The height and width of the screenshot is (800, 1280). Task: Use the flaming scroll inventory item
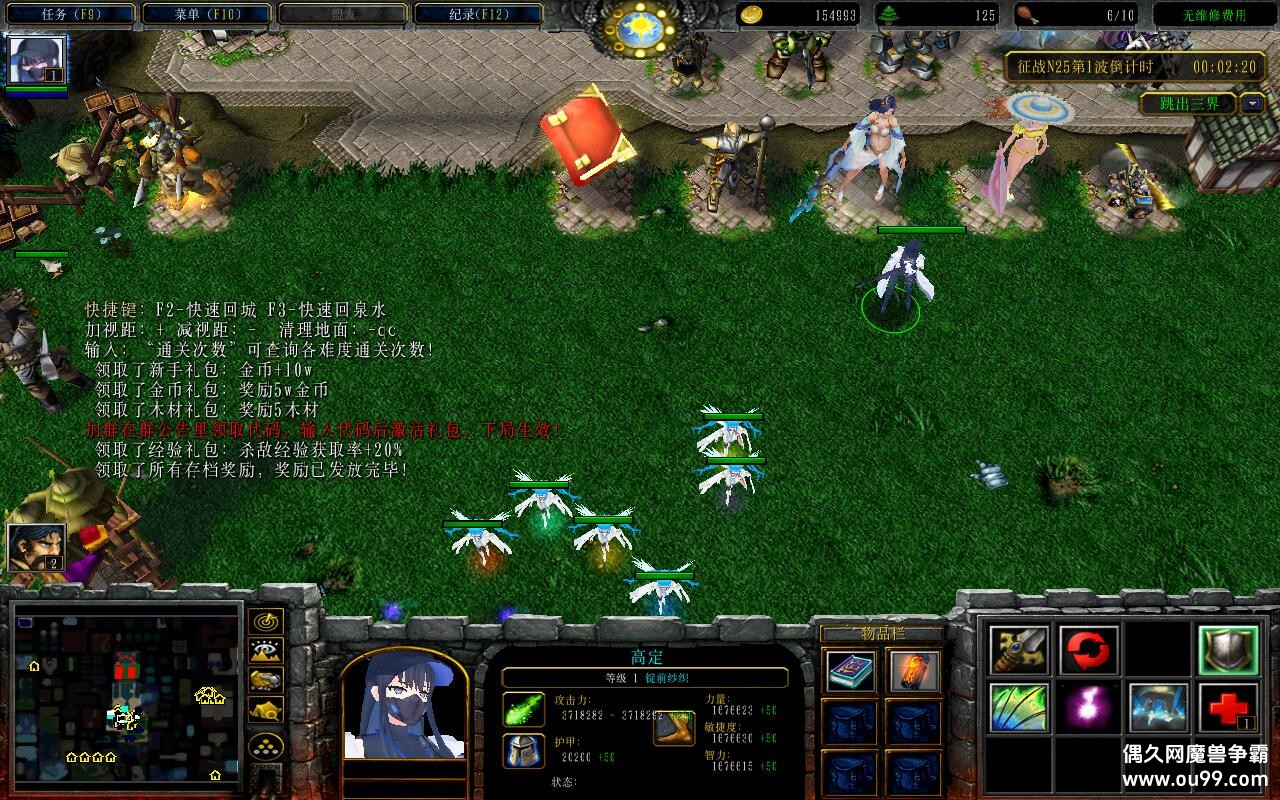coord(914,671)
